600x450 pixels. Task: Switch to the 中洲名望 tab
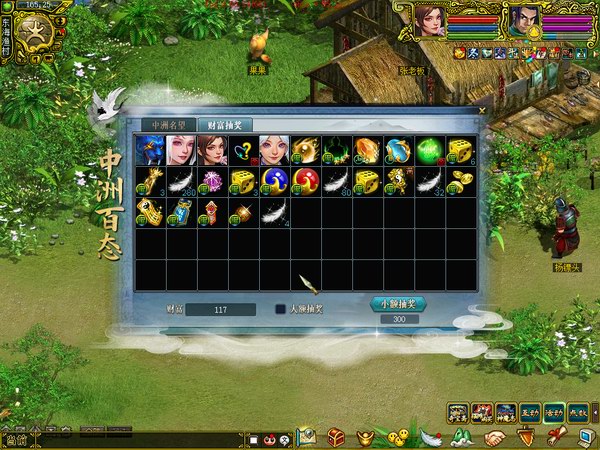coord(168,125)
